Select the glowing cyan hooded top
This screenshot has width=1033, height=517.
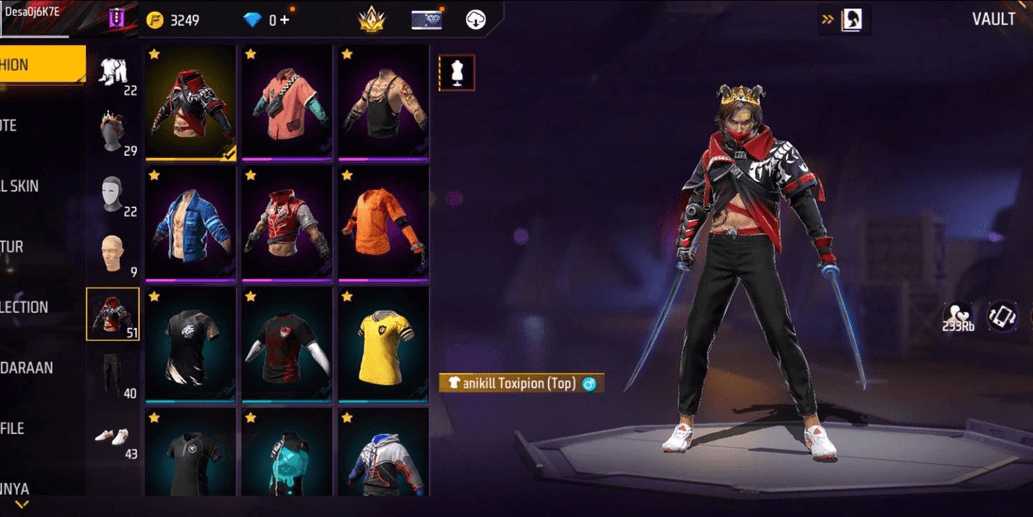tap(286, 455)
